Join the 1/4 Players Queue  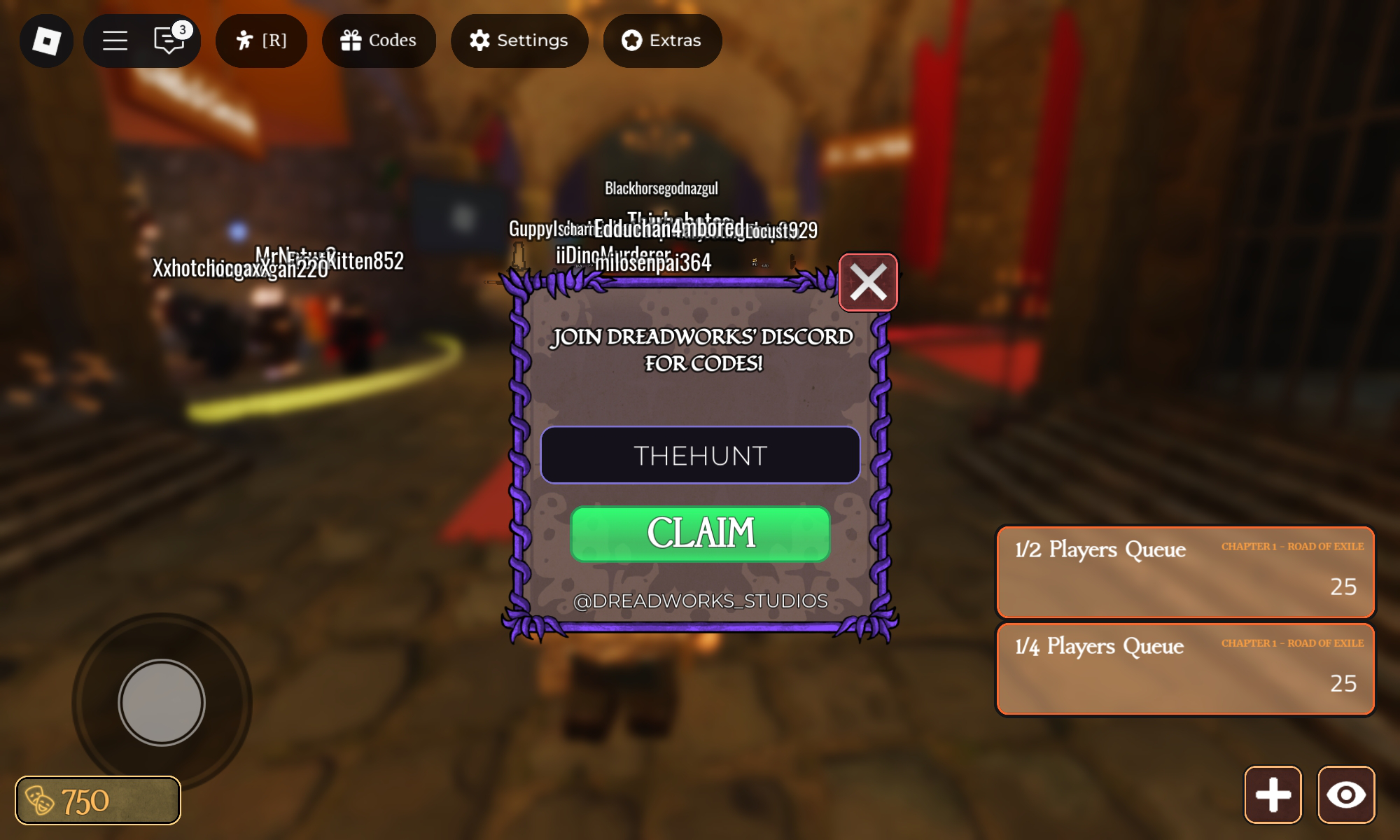point(1185,669)
